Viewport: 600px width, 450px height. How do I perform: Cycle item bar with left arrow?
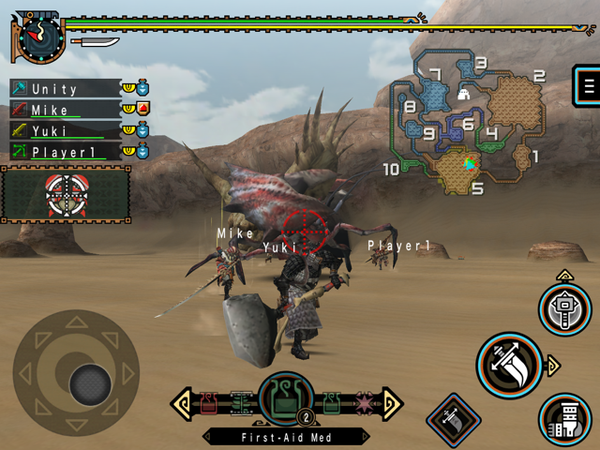(184, 402)
